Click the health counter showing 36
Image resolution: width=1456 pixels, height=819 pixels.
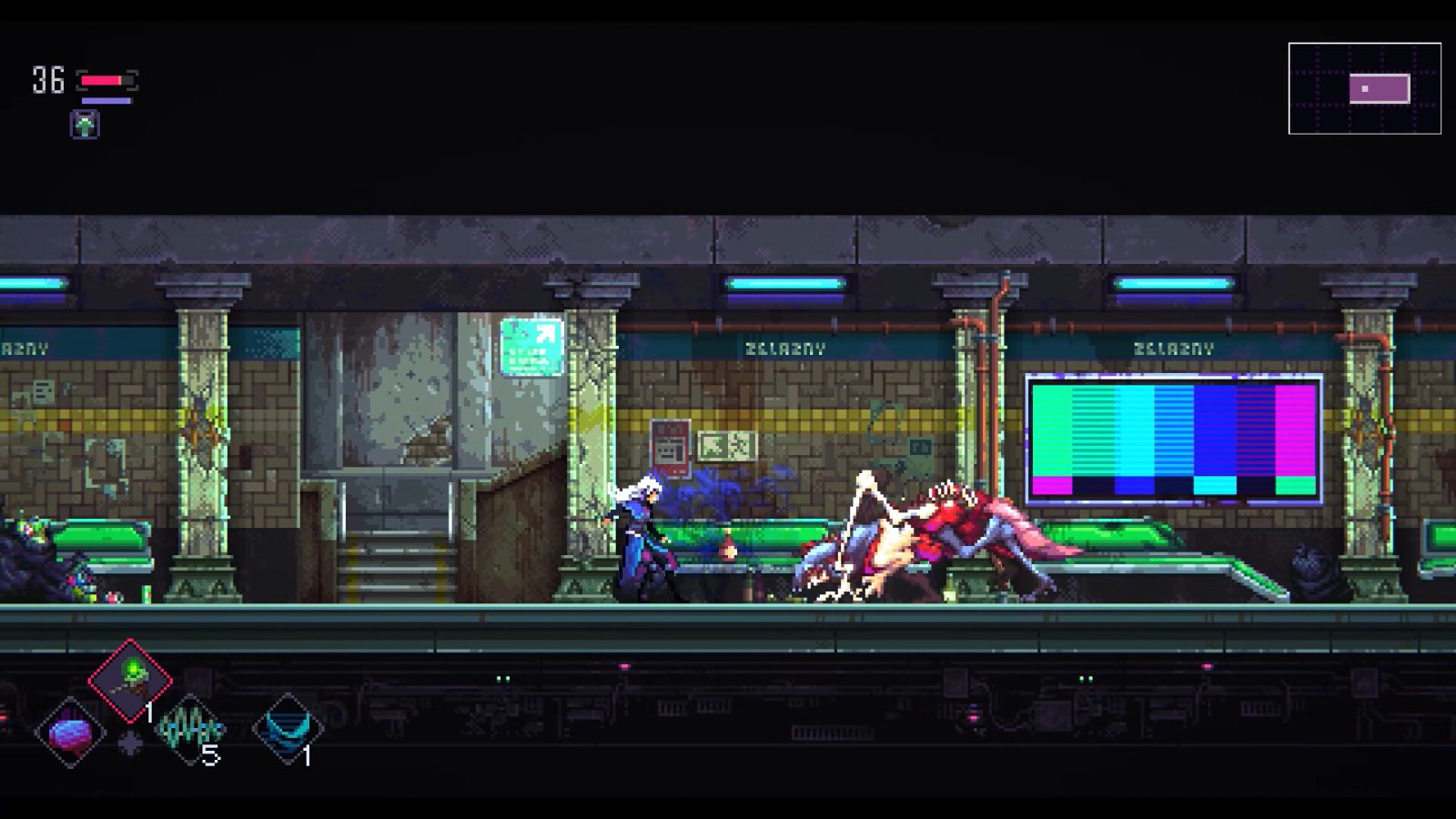(x=47, y=78)
